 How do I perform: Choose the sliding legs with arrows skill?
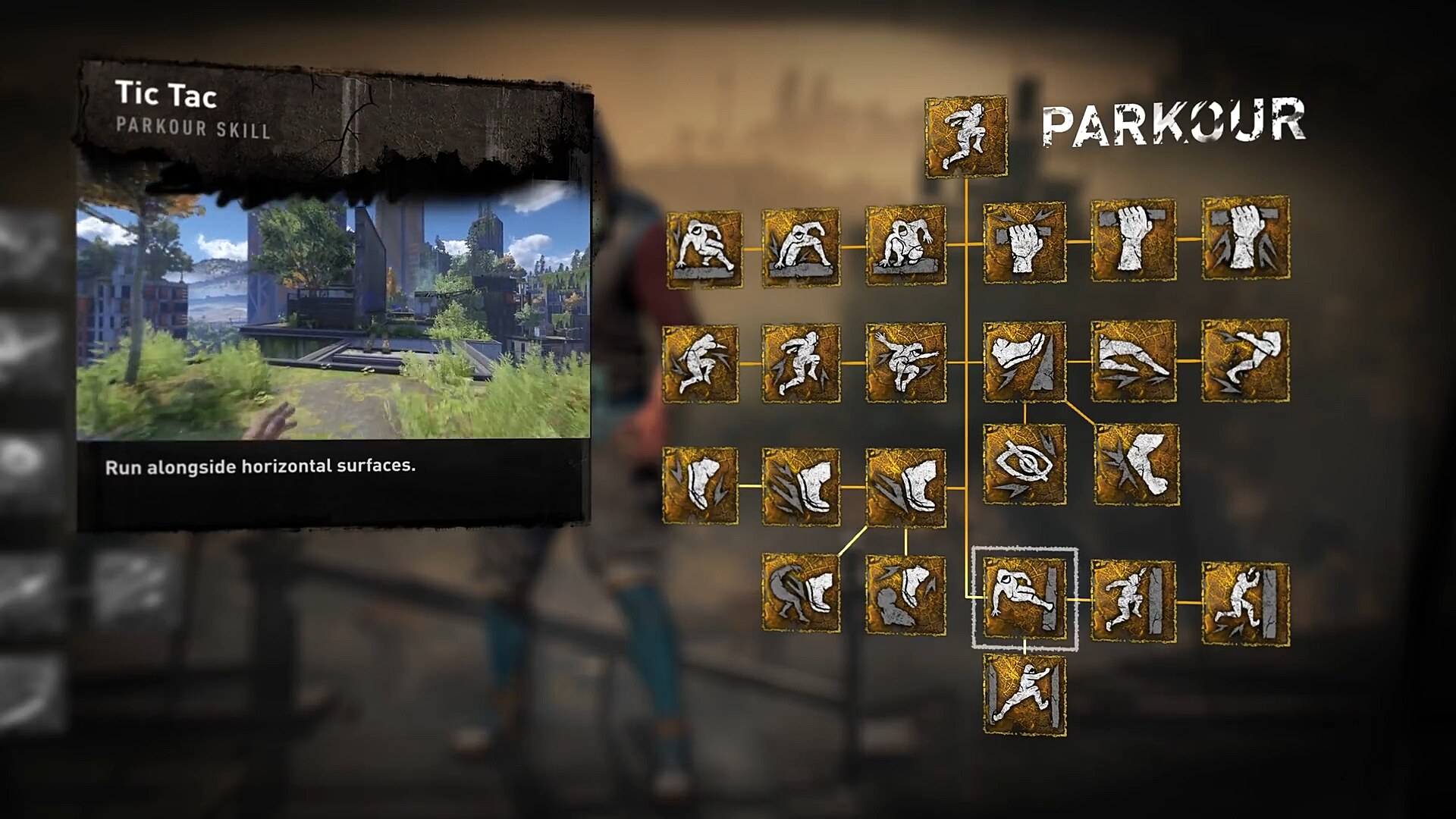pos(1133,361)
